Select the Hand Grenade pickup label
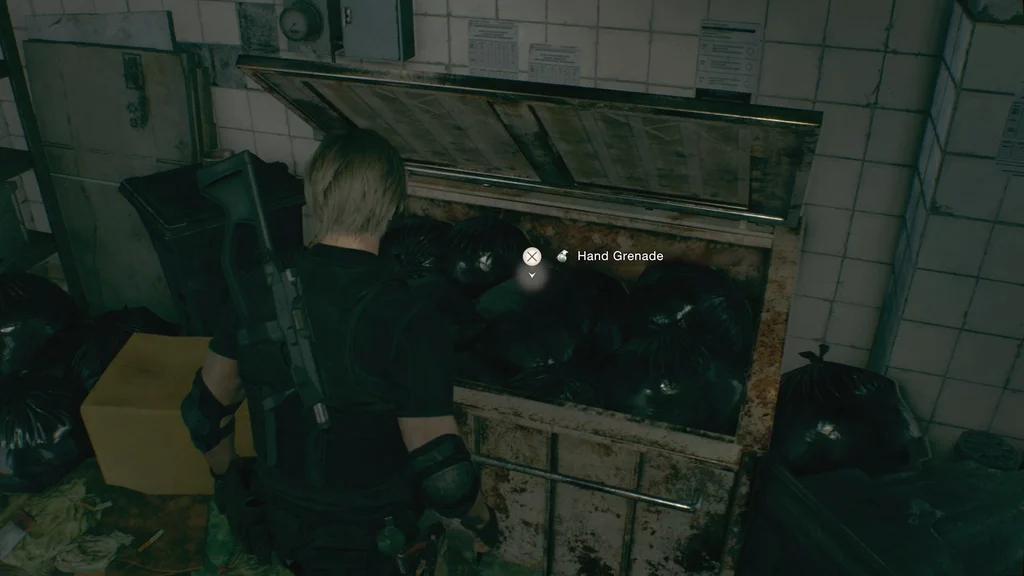This screenshot has height=576, width=1024. (x=619, y=256)
